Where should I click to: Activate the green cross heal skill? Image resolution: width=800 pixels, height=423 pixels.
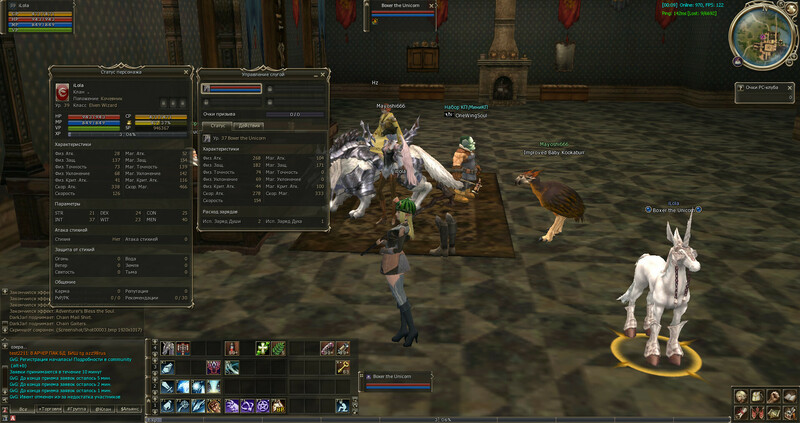click(262, 348)
